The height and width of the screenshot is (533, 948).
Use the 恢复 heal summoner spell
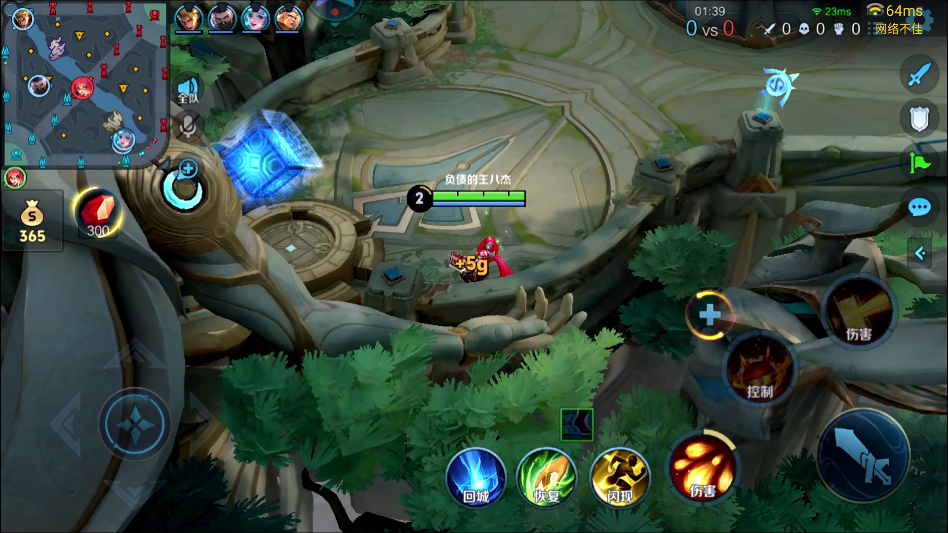[546, 475]
